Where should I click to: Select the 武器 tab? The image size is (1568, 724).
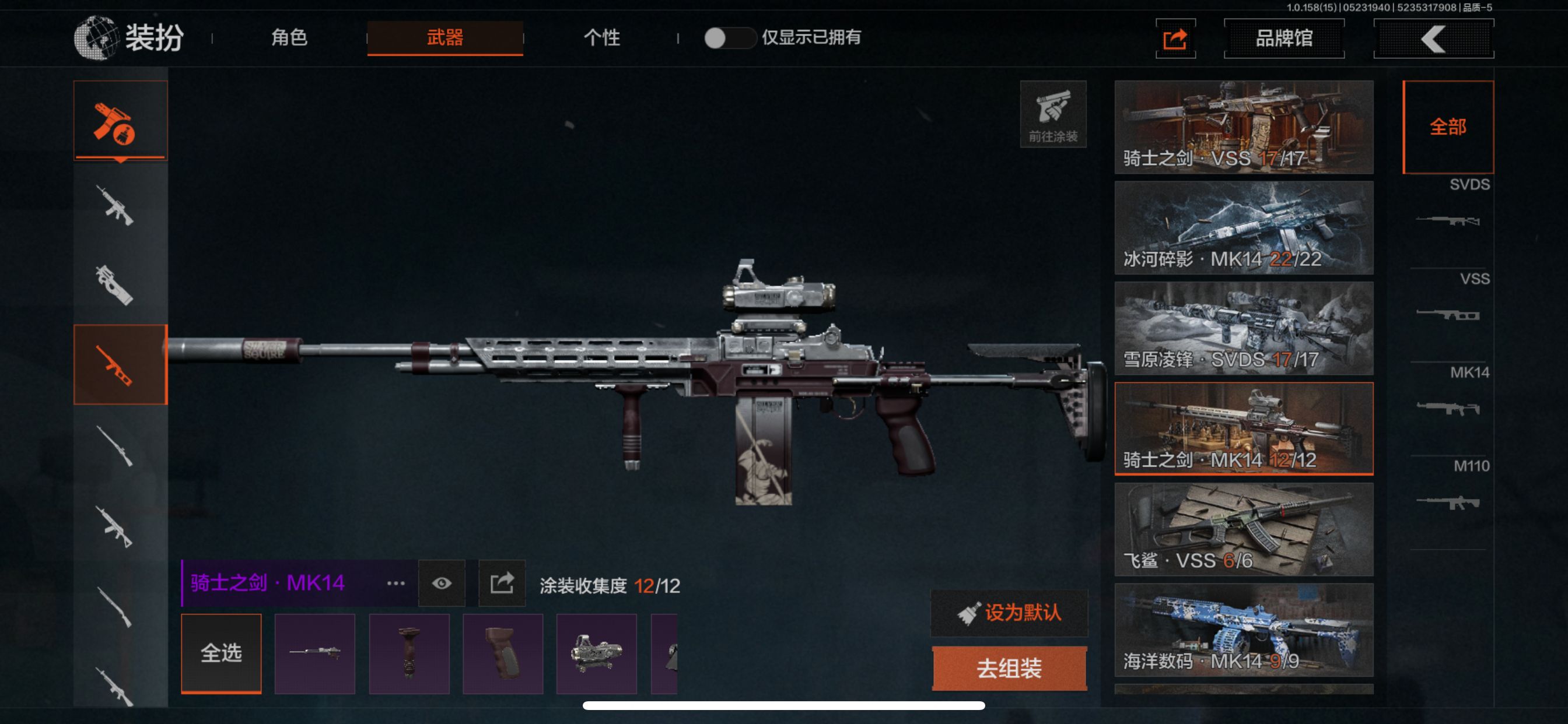point(444,38)
